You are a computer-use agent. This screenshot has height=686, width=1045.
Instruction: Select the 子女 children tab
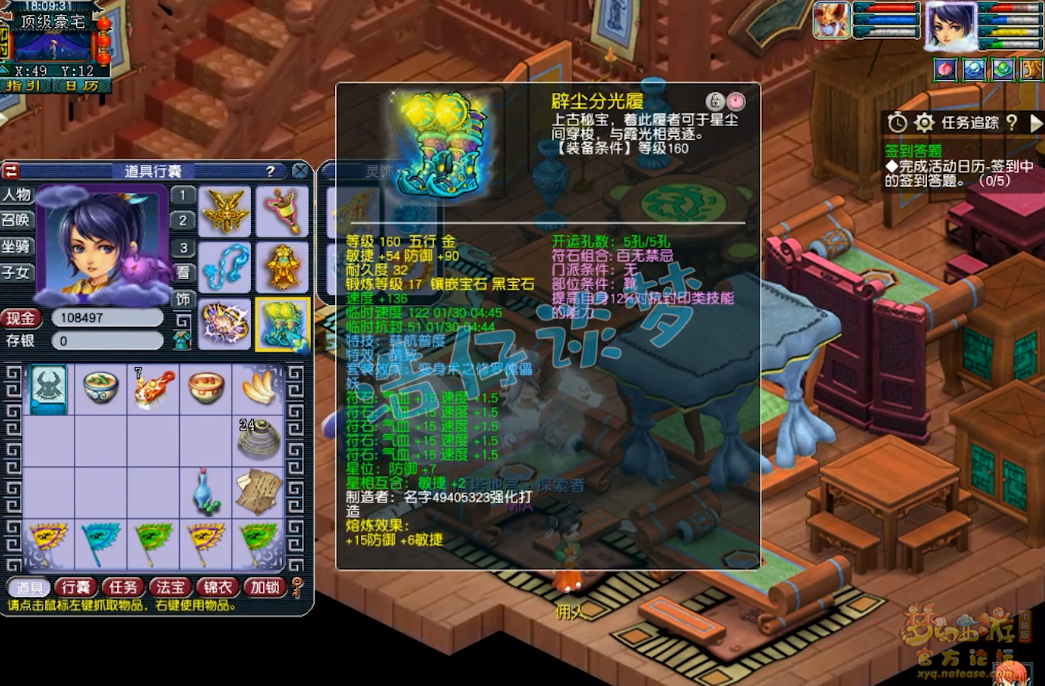click(x=17, y=272)
